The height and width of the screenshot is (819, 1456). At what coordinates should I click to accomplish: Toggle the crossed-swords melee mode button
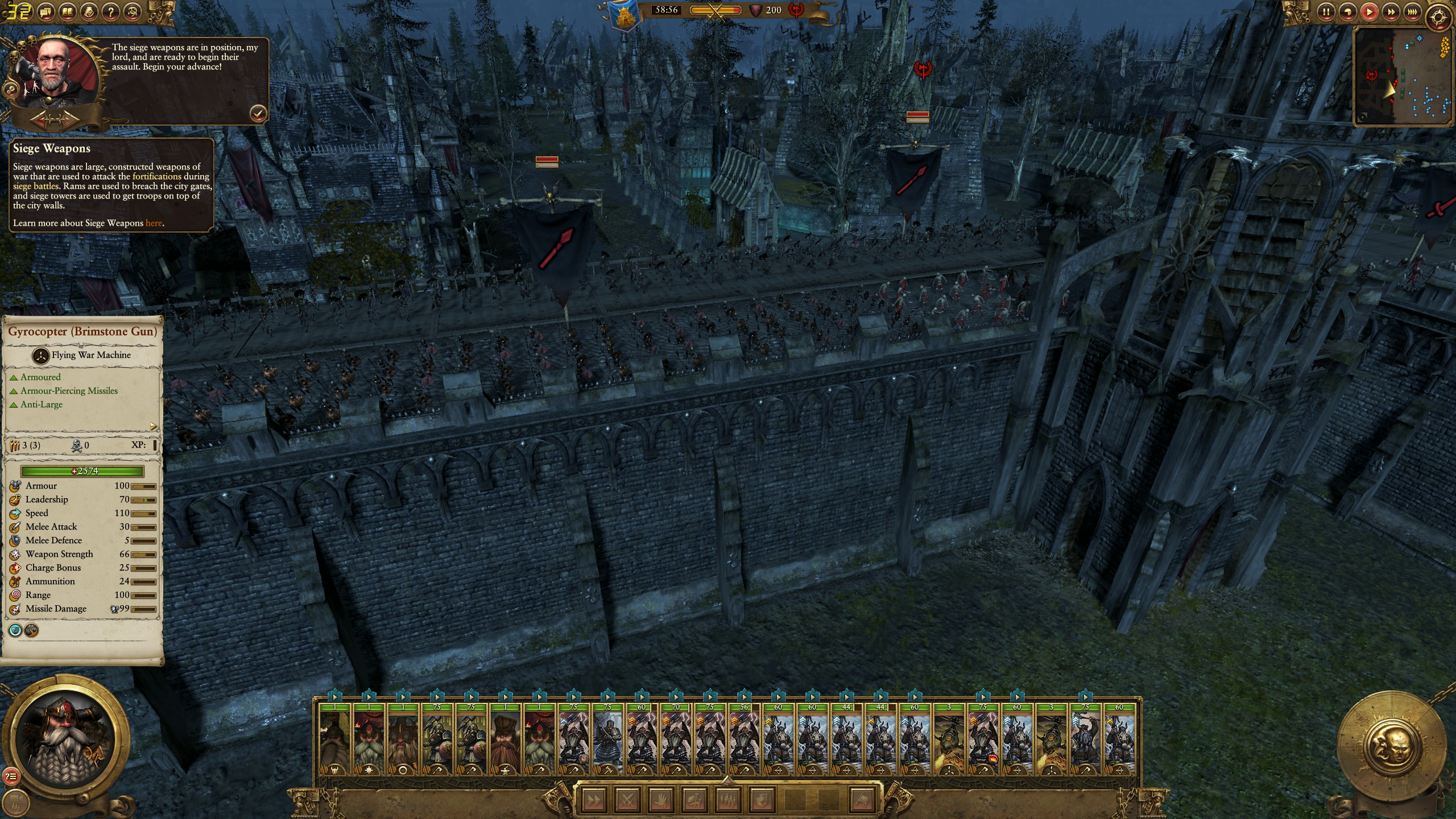(627, 800)
